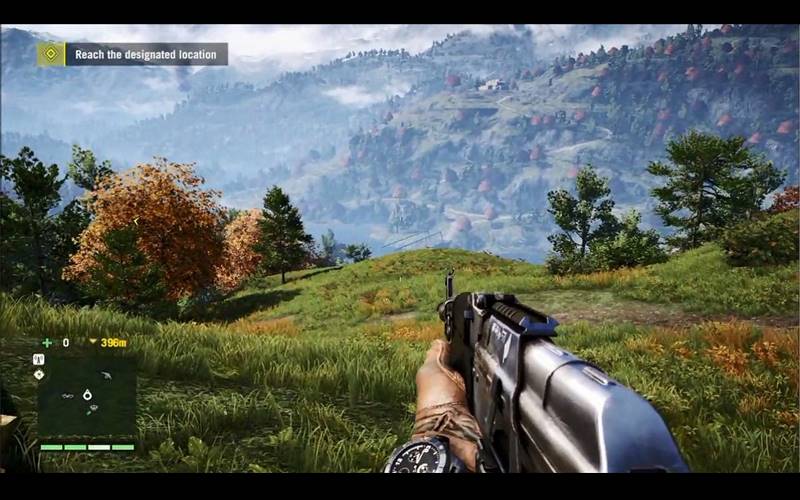The image size is (800, 500).
Task: Click the green health syringe cross icon
Action: 47,342
